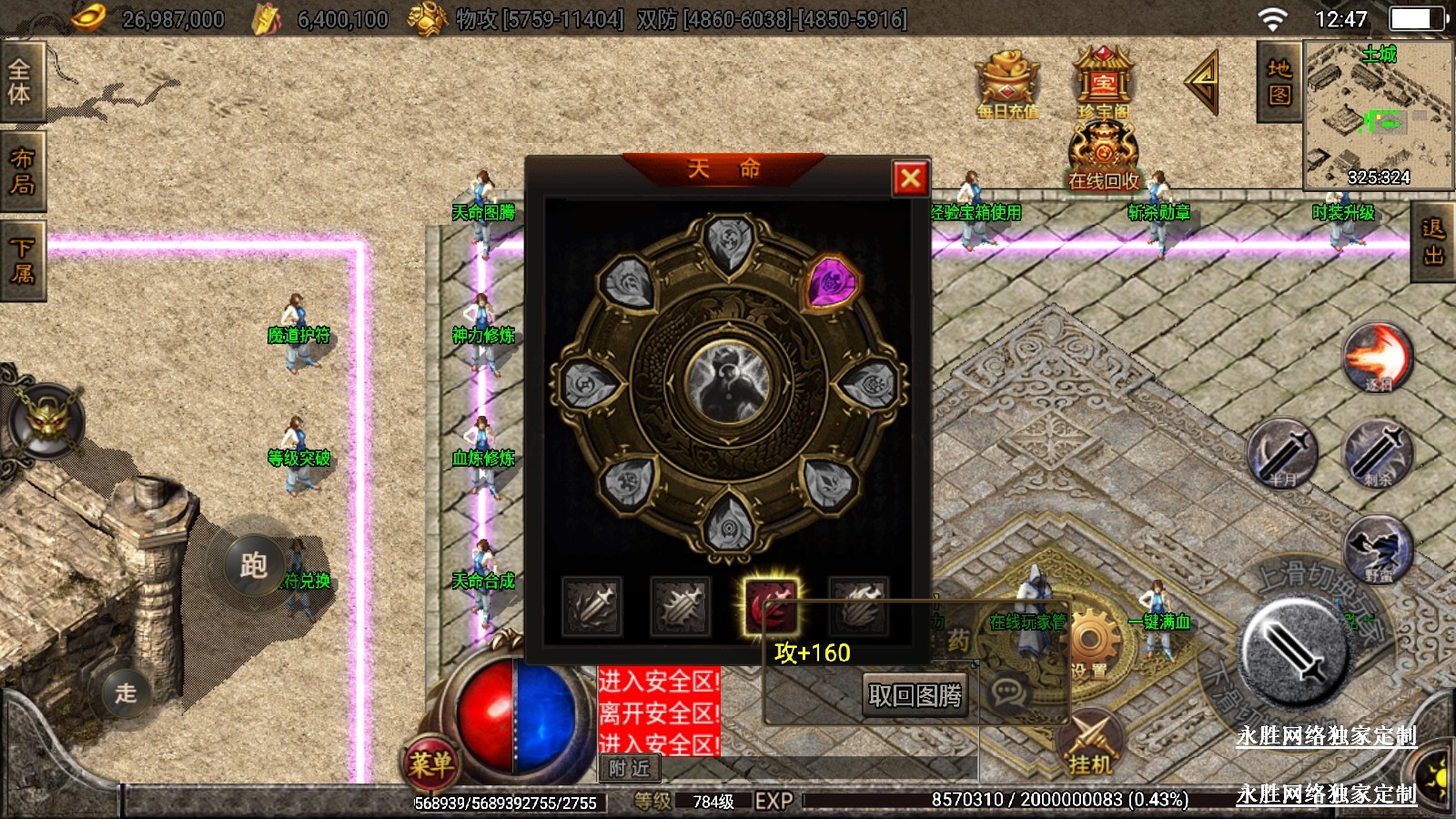This screenshot has height=819, width=1456.
Task: Activate the fire skill icon
Action: [x=1378, y=359]
